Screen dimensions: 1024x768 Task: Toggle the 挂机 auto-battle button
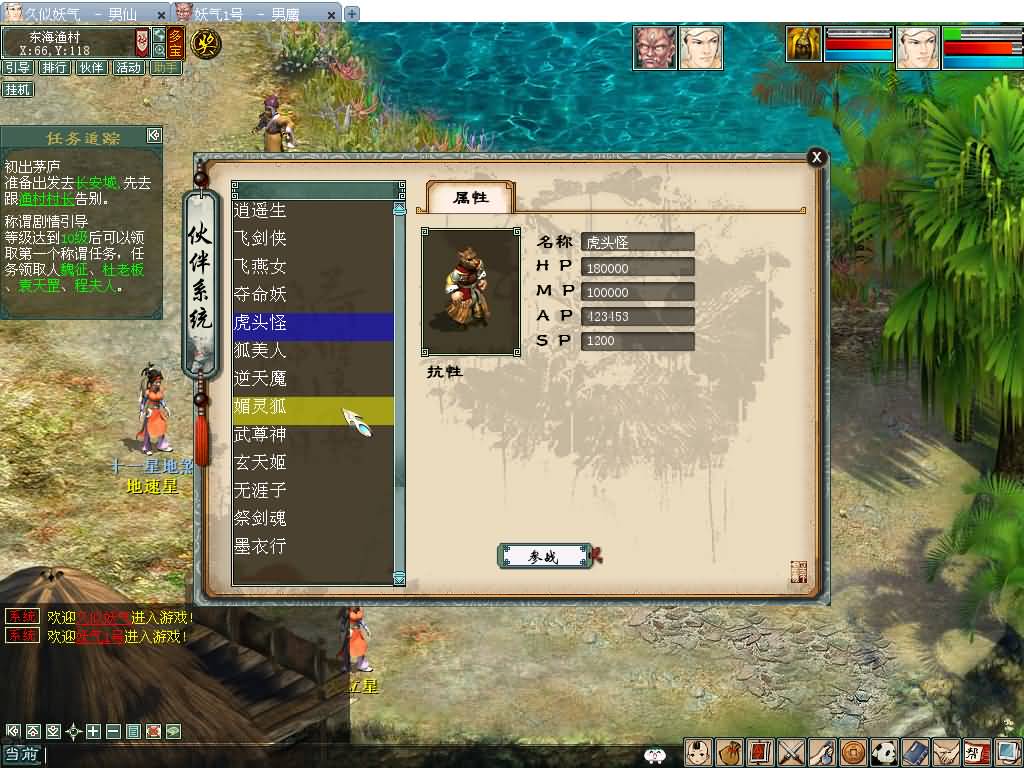(17, 89)
